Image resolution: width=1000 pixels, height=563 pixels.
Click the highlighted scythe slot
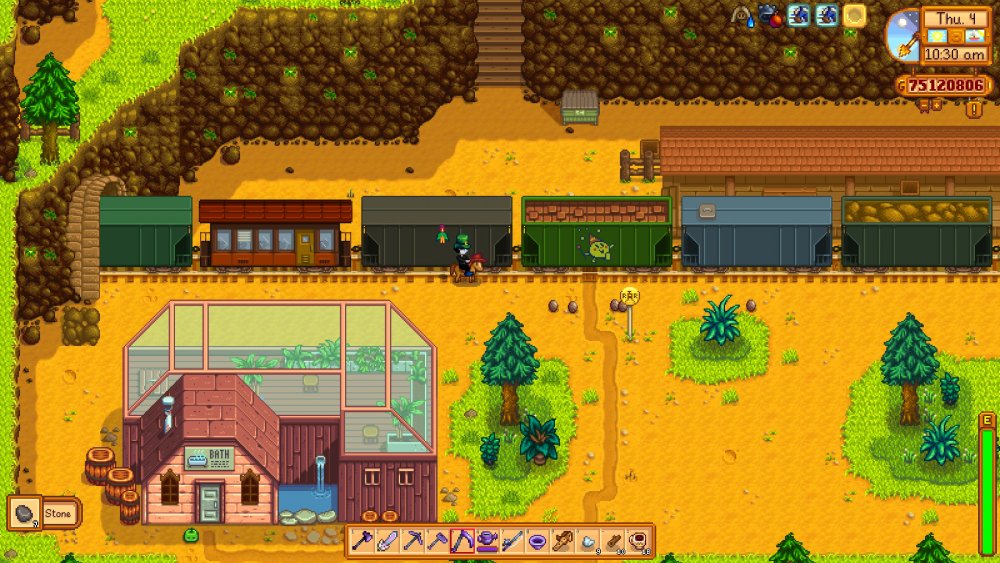pyautogui.click(x=462, y=541)
